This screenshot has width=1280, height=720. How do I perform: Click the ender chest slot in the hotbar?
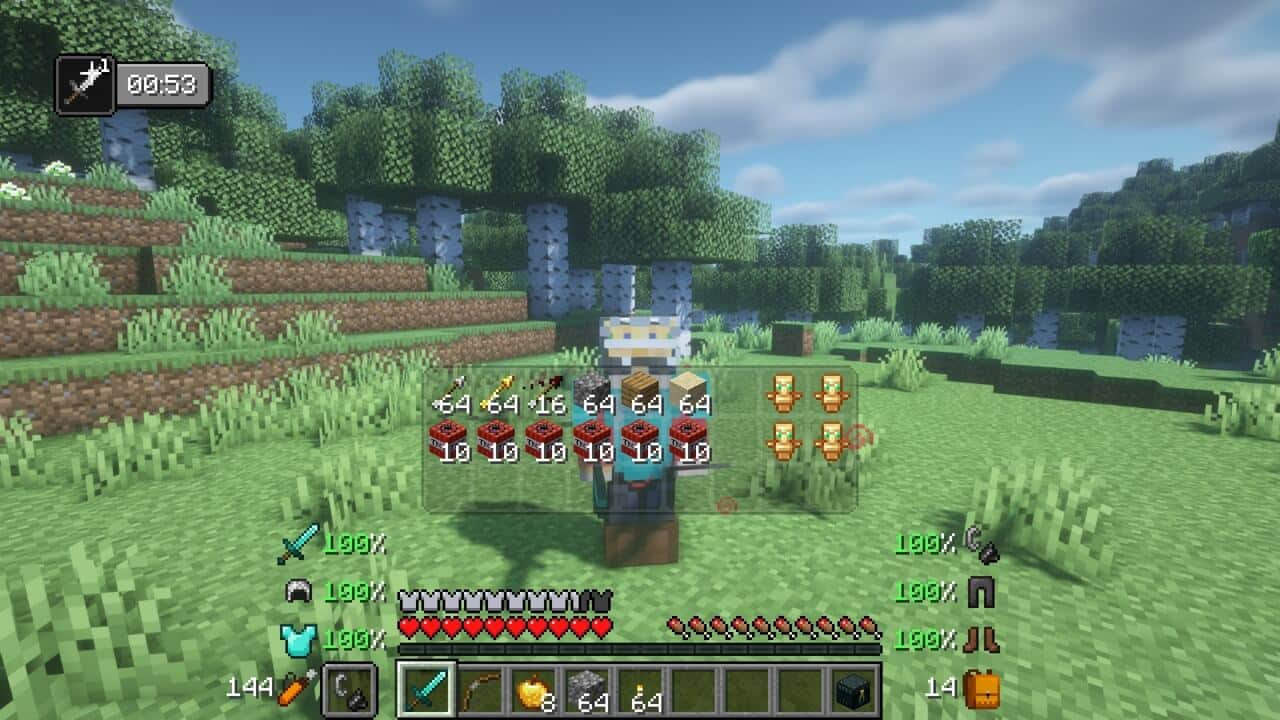click(x=852, y=692)
